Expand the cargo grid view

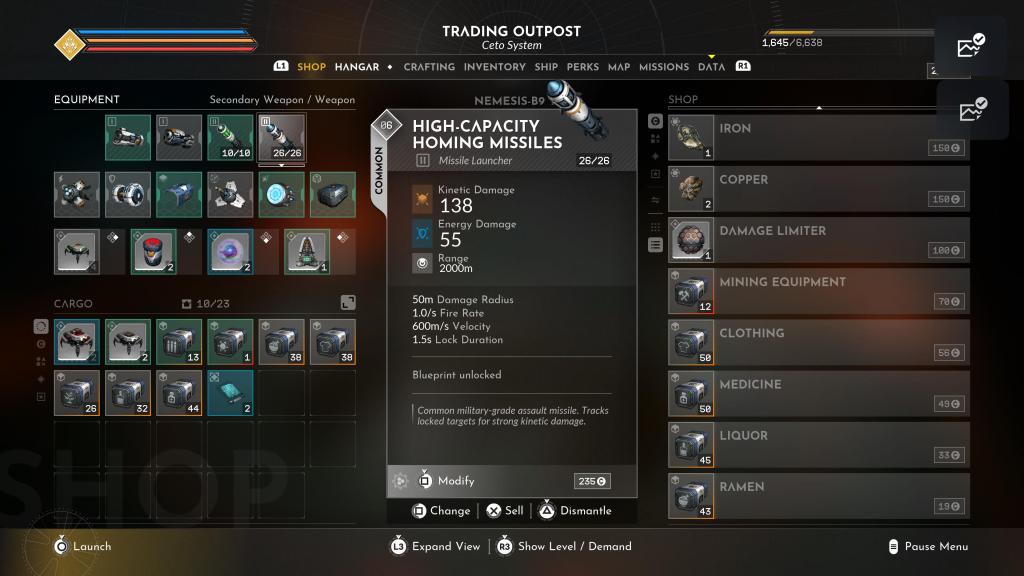tap(348, 302)
